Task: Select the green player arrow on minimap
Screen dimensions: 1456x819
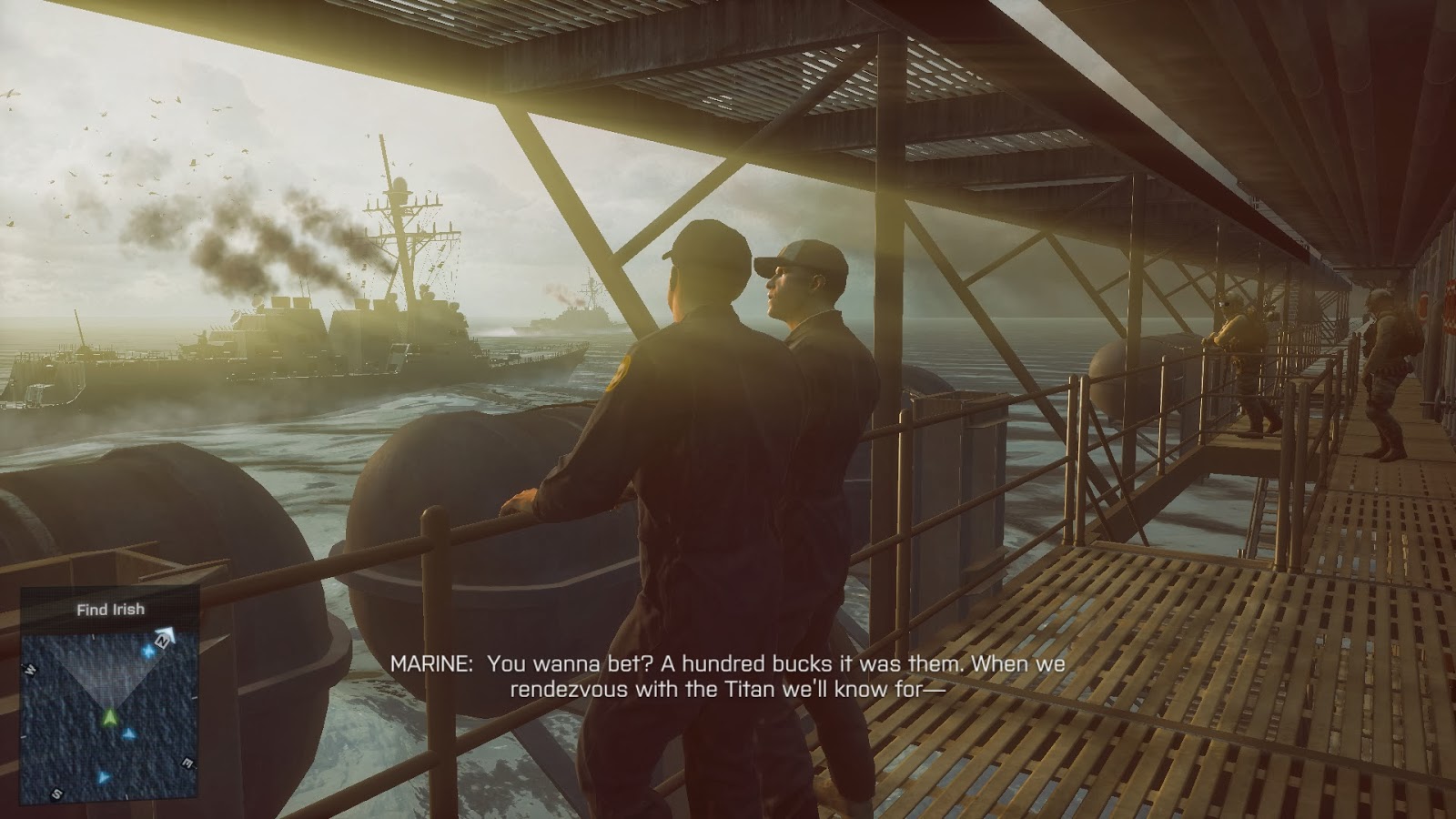Action: coord(111,716)
